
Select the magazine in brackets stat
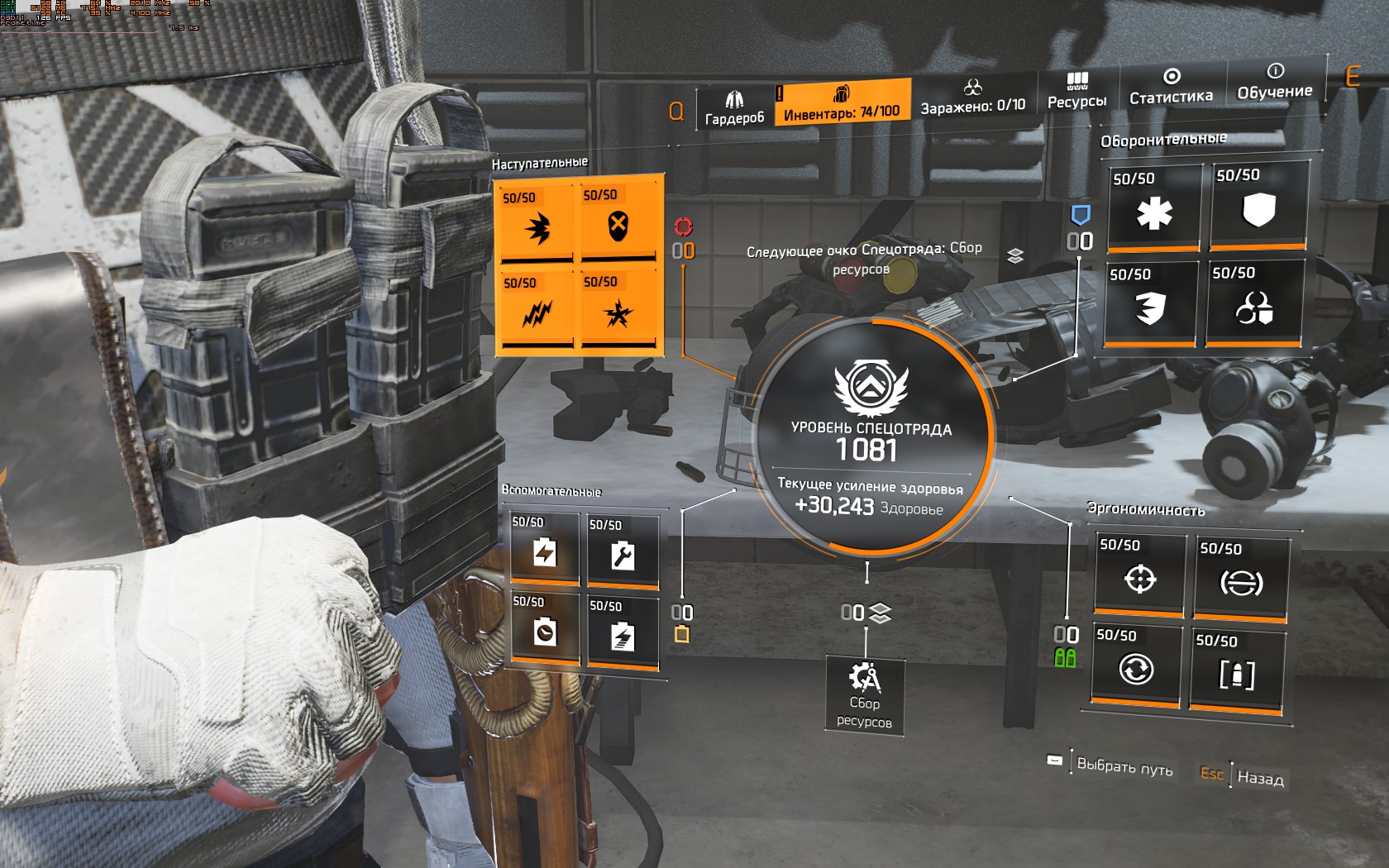[x=1237, y=671]
